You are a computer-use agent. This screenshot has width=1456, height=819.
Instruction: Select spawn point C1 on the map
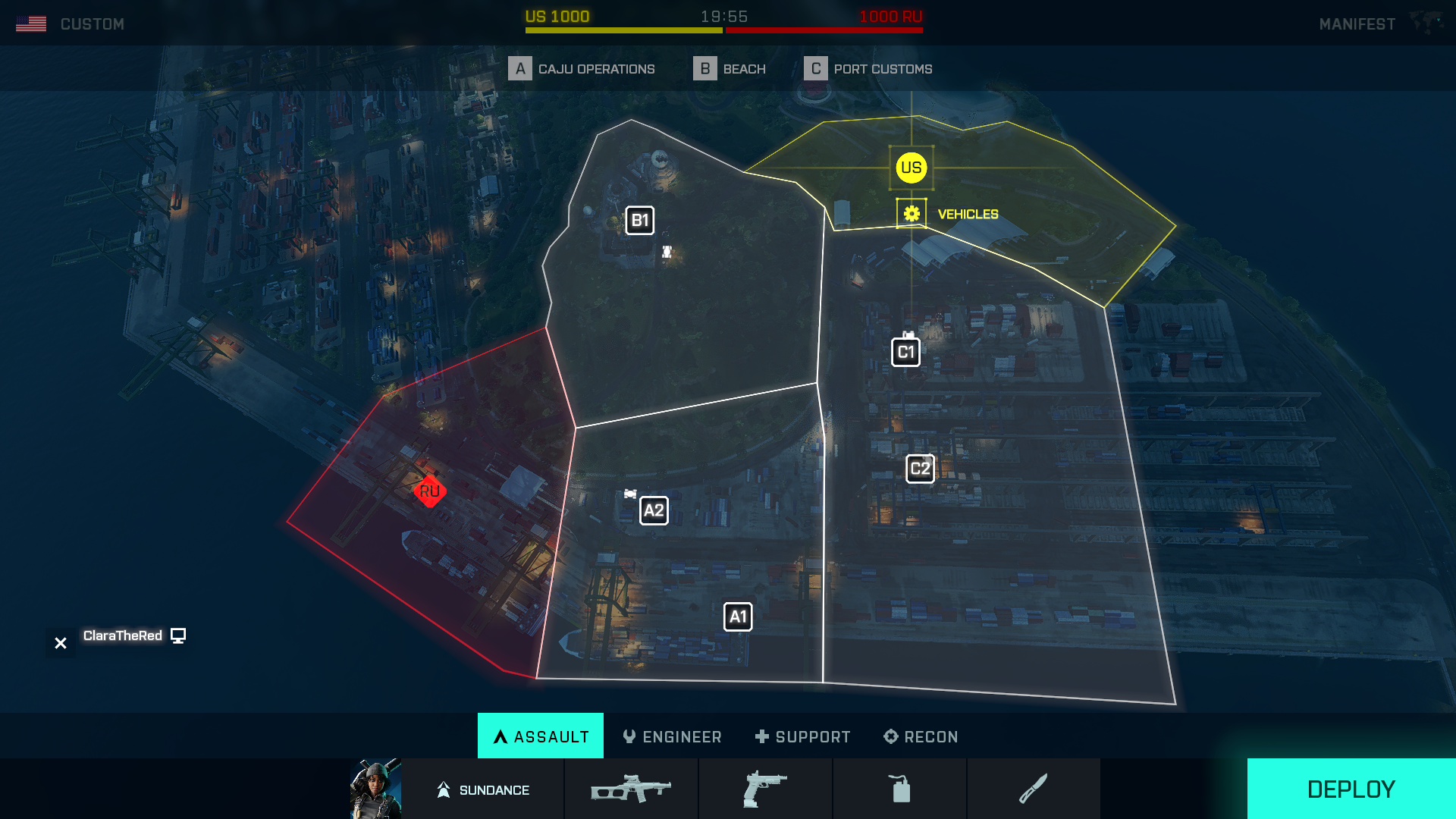point(905,350)
